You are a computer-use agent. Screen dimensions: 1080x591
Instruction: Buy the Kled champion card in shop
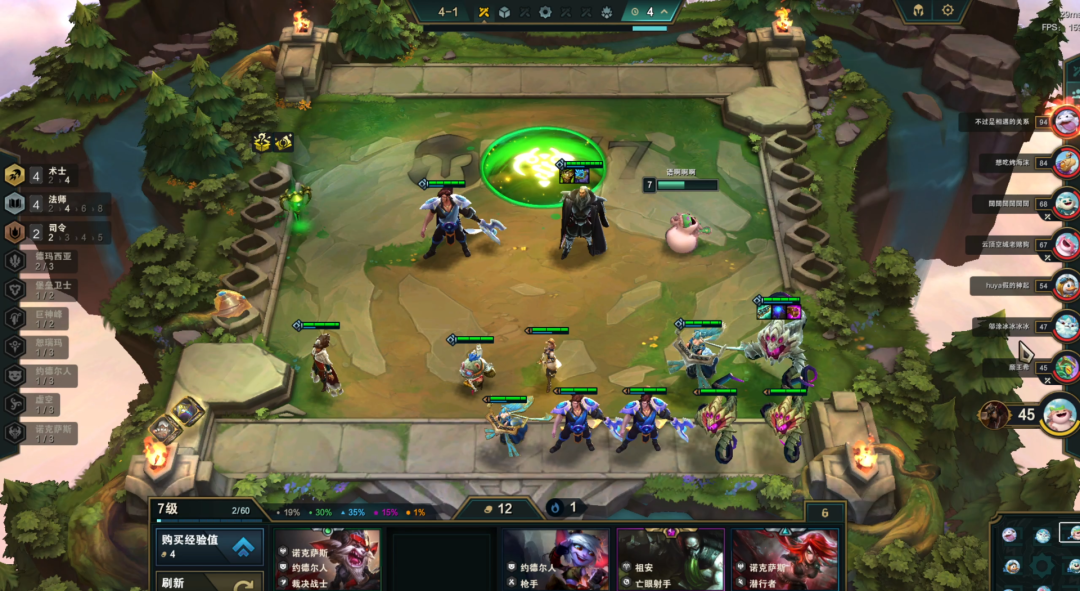326,561
